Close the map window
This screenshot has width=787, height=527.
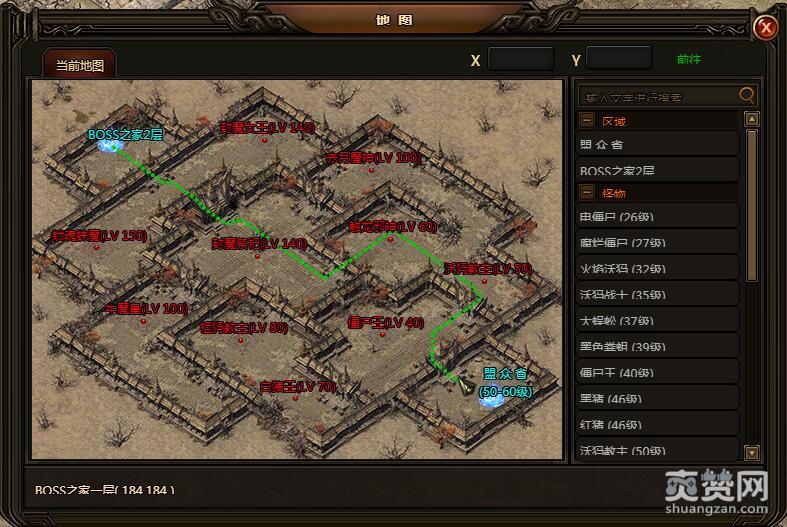click(x=766, y=27)
